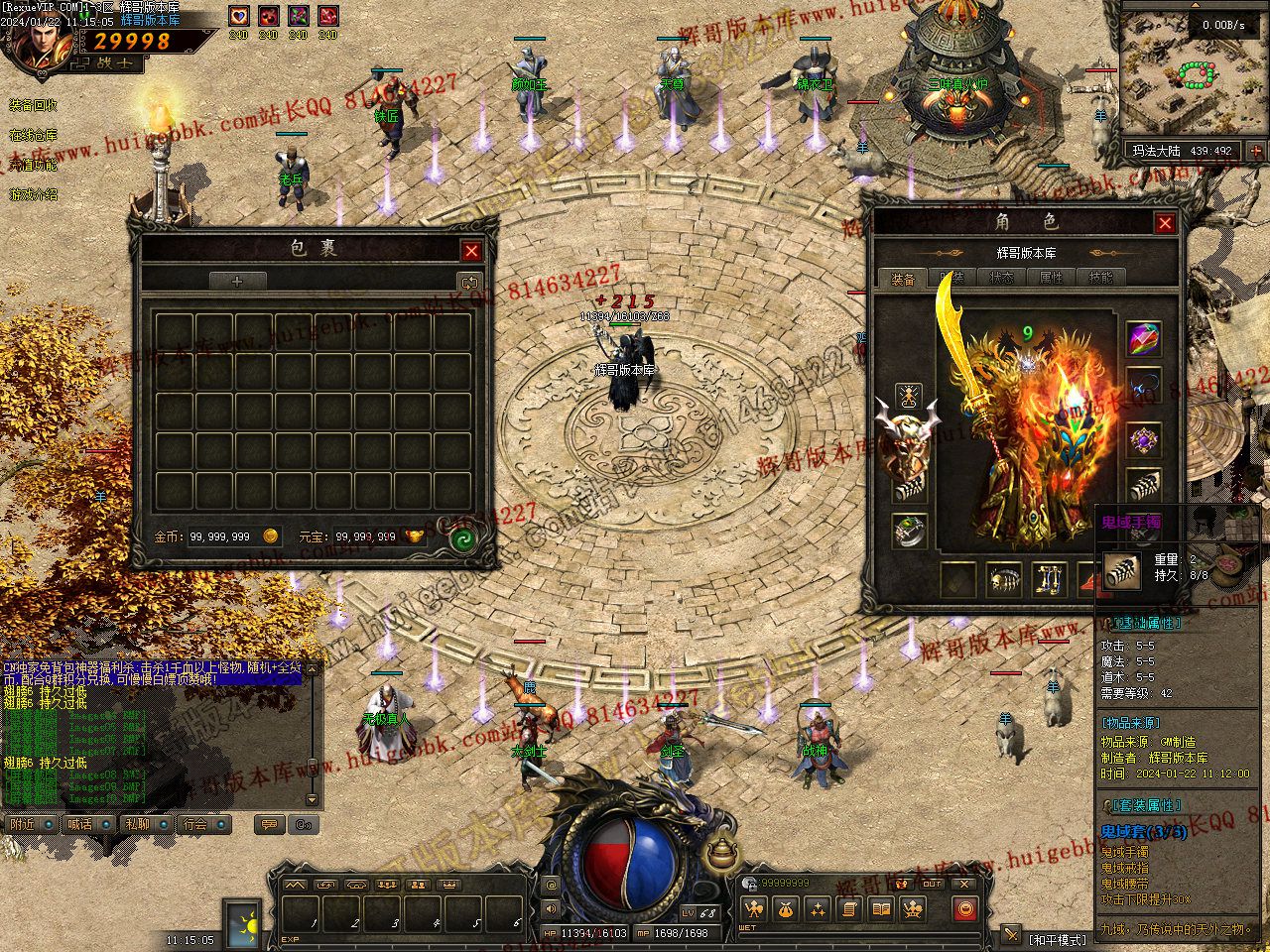Open the bag icon on bottom bar
This screenshot has height=952, width=1270.
click(x=785, y=908)
